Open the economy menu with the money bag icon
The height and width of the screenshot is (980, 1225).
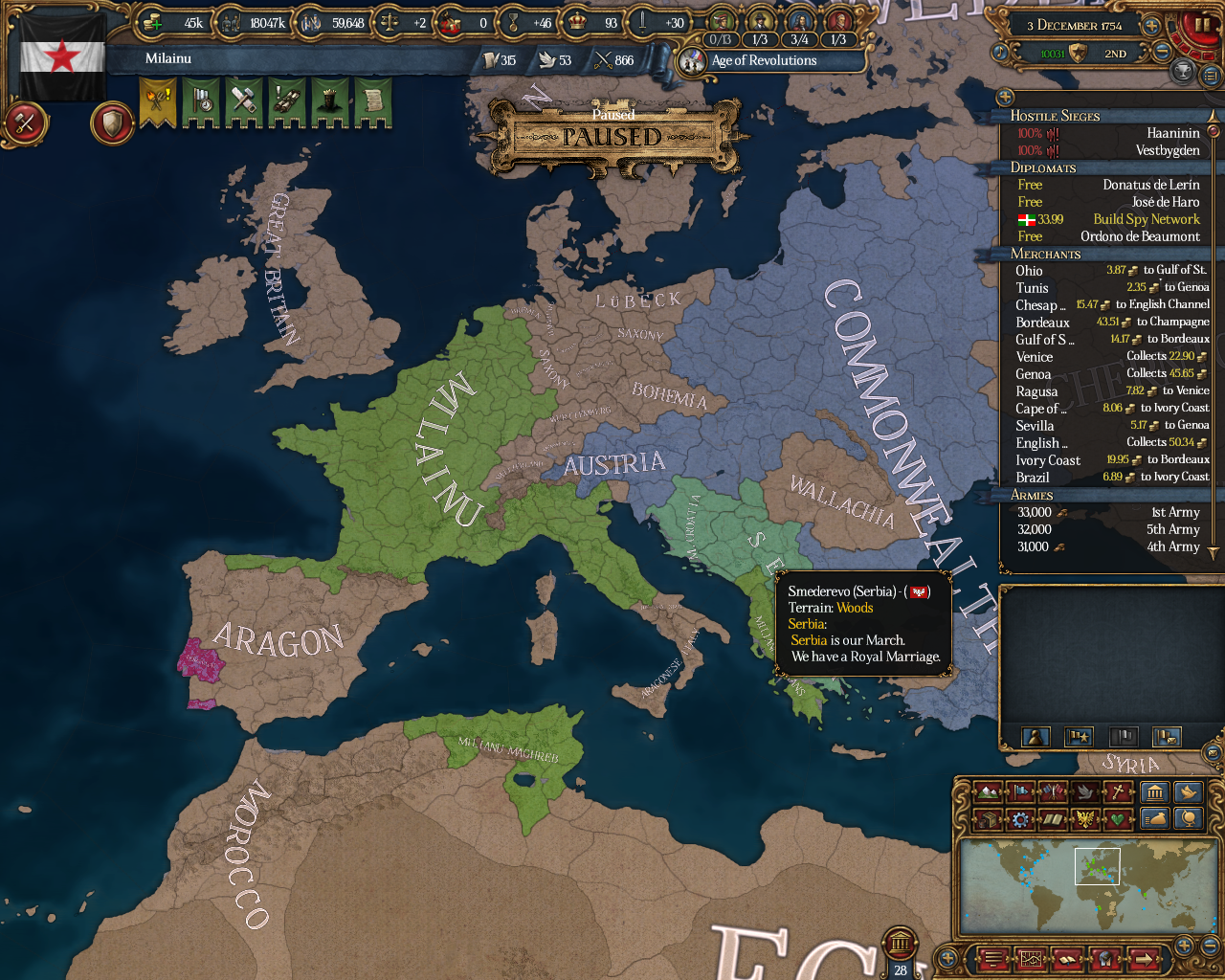[x=1155, y=818]
